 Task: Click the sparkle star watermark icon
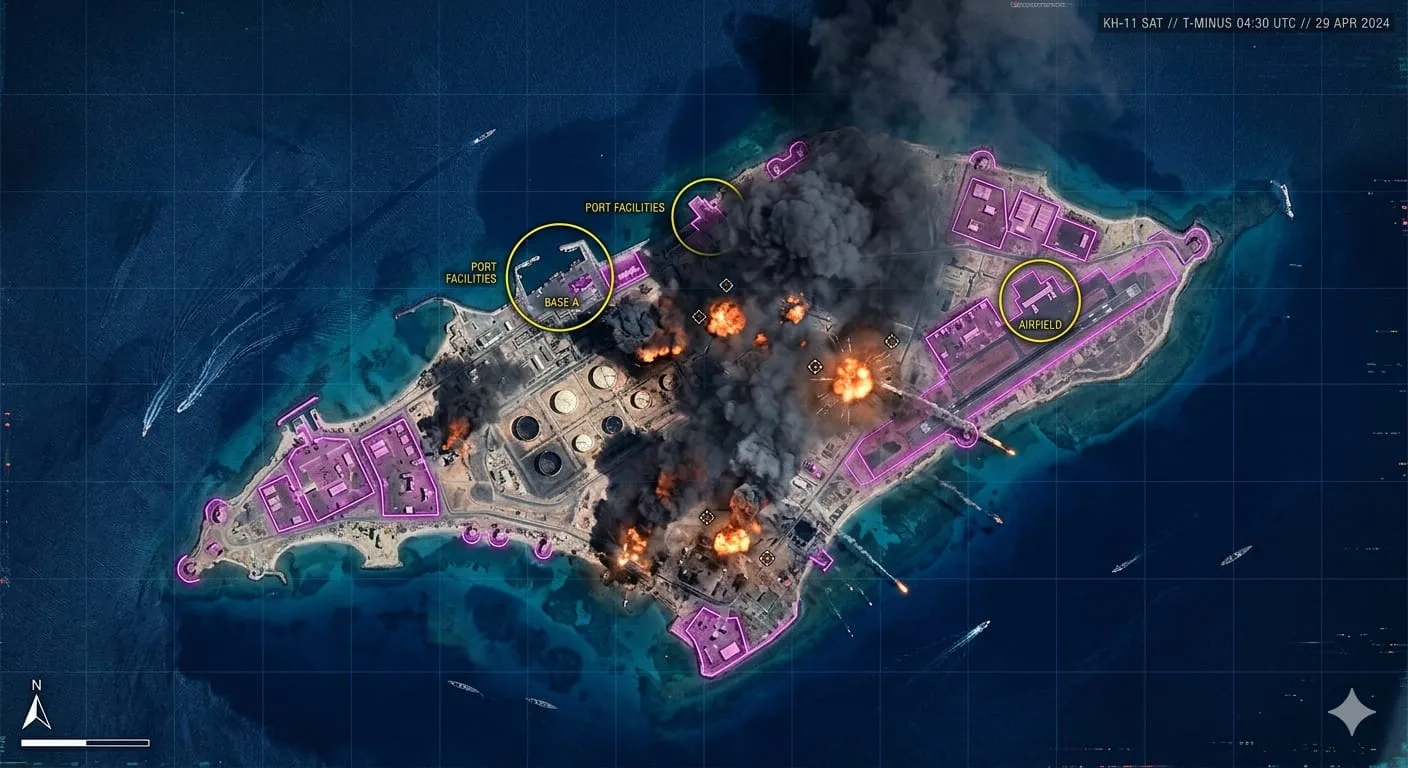[x=1352, y=712]
